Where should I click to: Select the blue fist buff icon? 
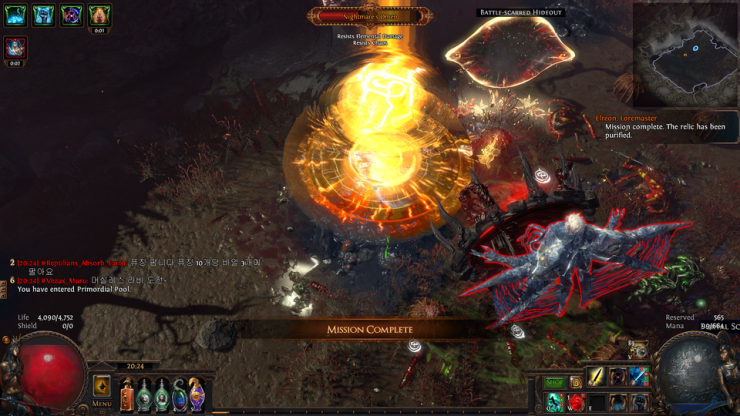43,15
